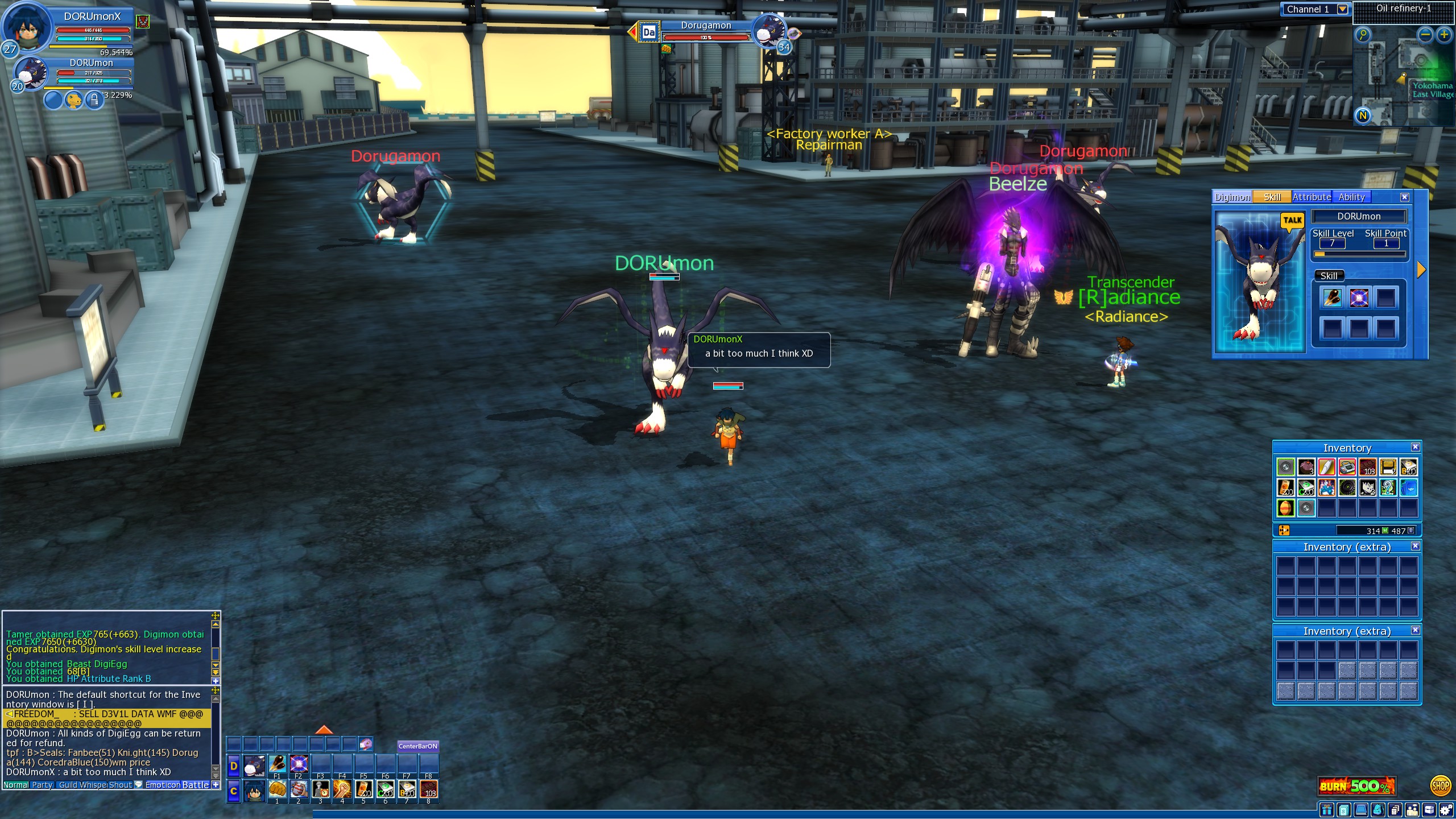
Task: Open the settings gears icon on the taskbar
Action: pyautogui.click(x=1447, y=810)
